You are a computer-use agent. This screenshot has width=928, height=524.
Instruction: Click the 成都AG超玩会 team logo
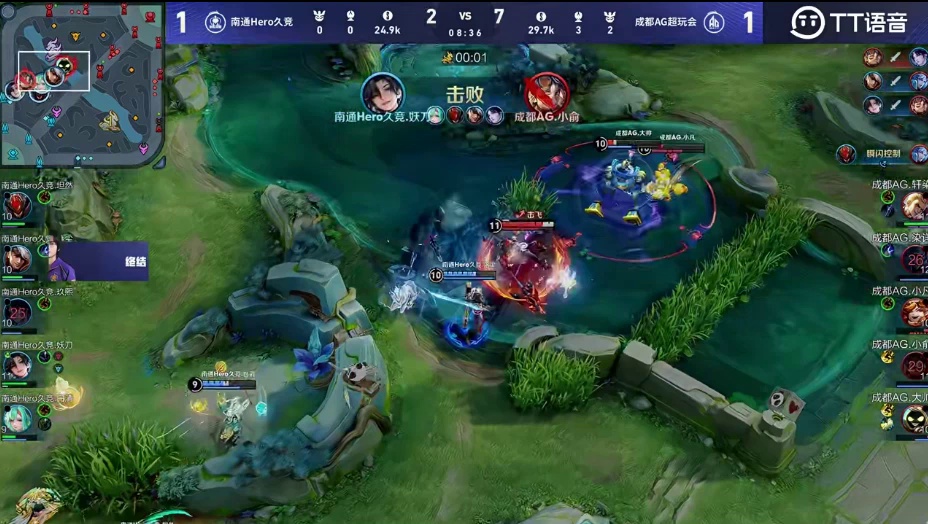coord(714,22)
